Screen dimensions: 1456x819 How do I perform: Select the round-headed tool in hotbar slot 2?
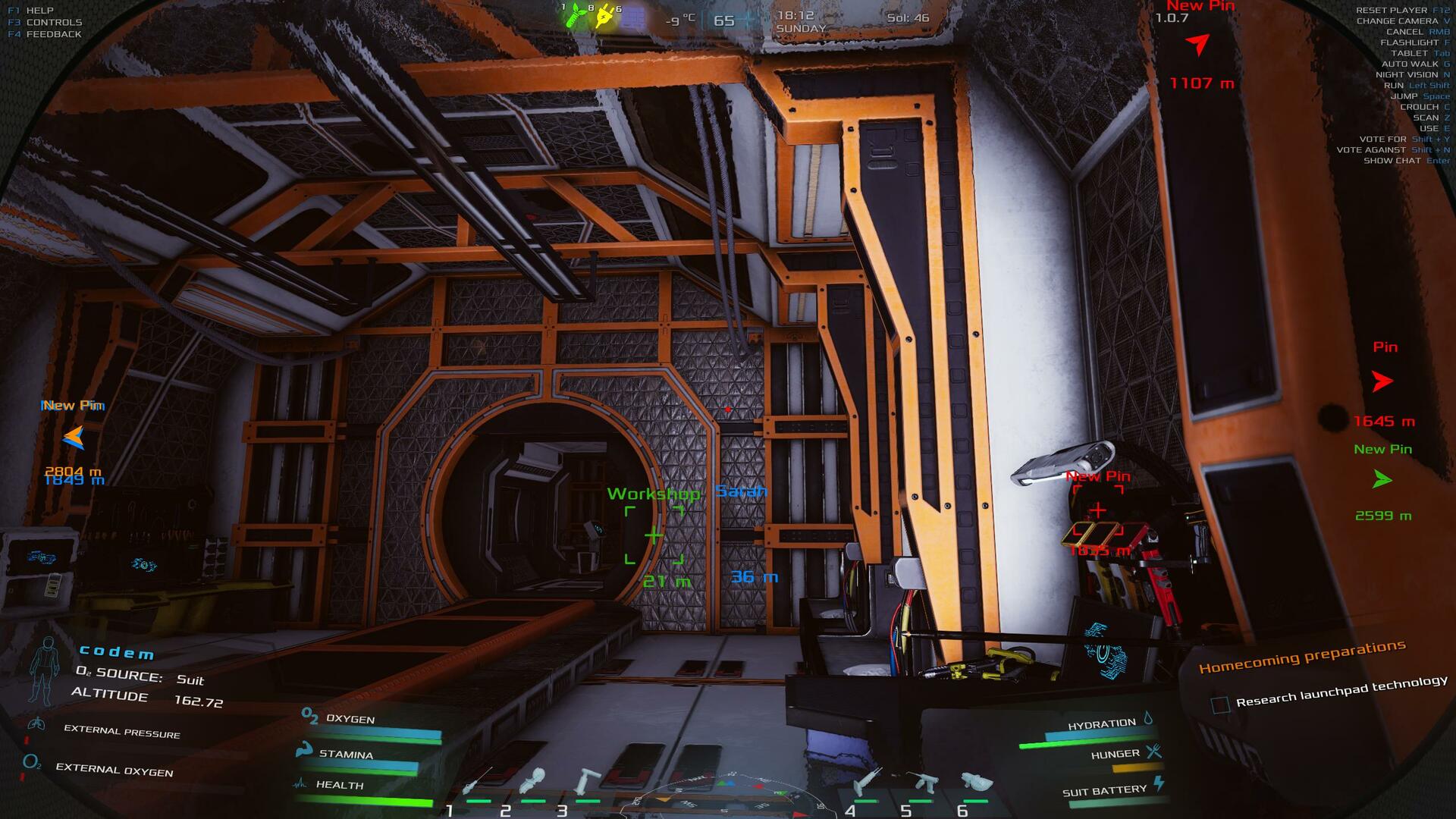click(533, 780)
